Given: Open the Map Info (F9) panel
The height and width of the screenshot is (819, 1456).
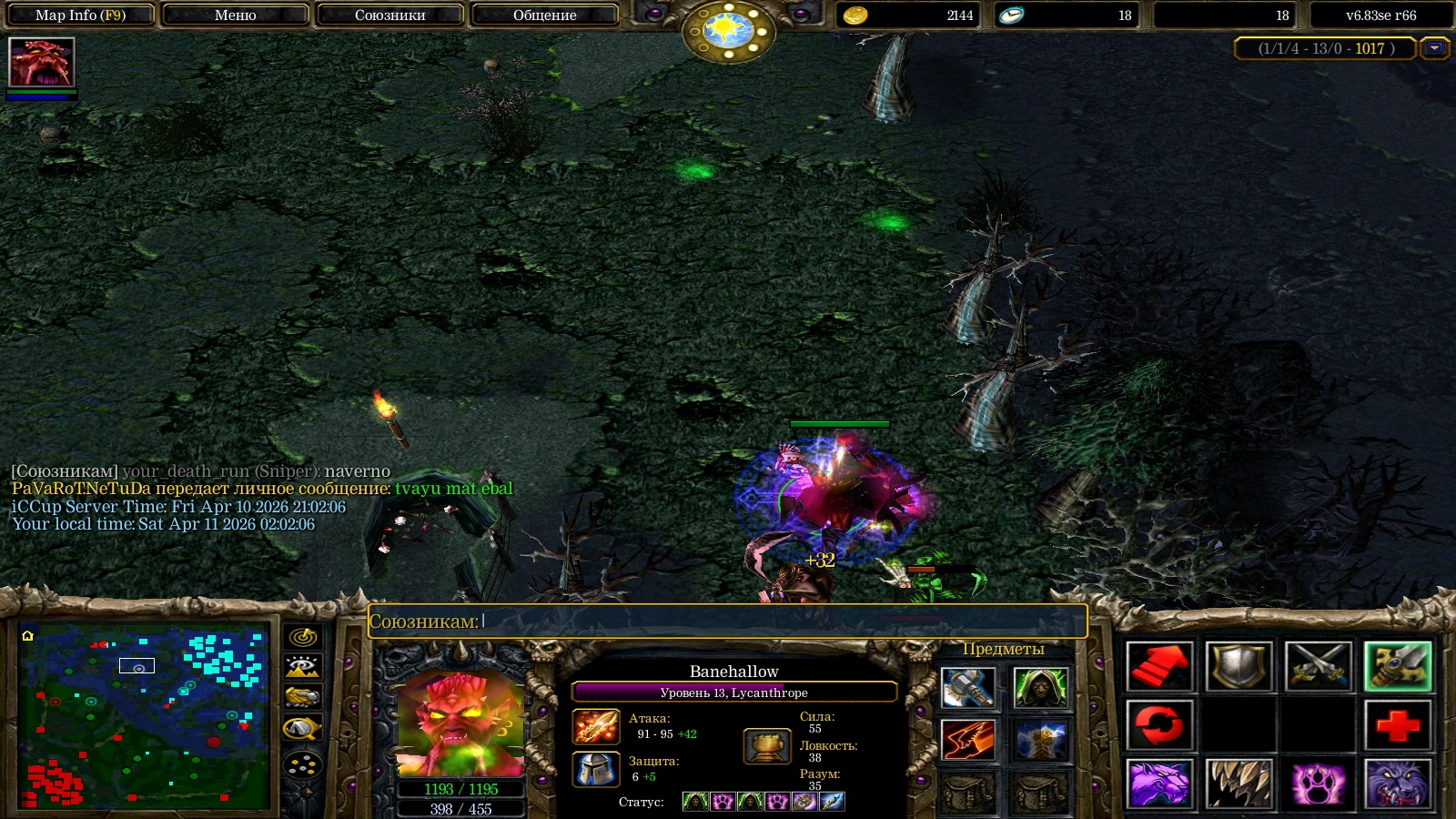Looking at the screenshot, I should coord(80,15).
